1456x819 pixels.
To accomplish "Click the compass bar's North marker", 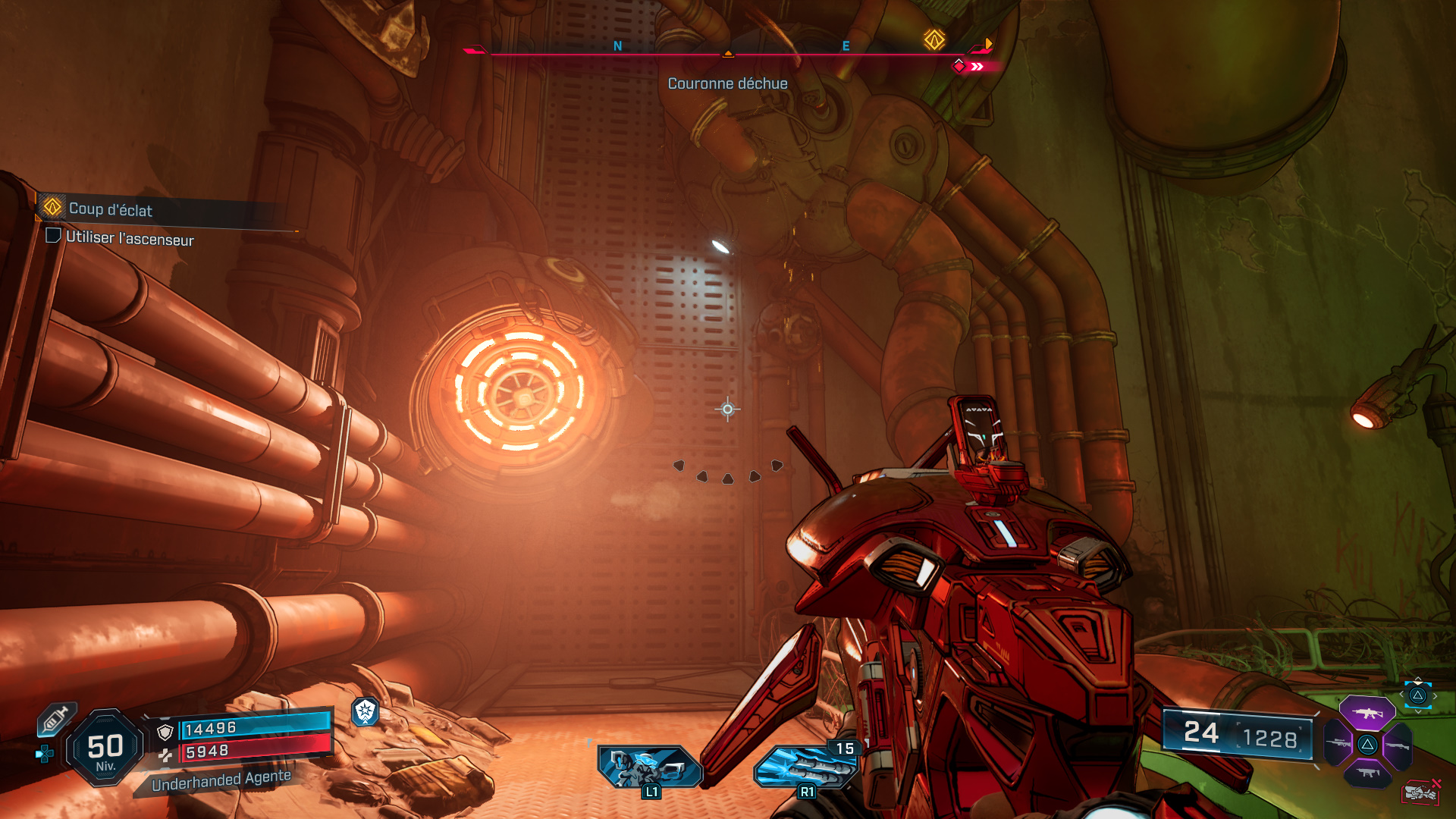I will coord(617,46).
